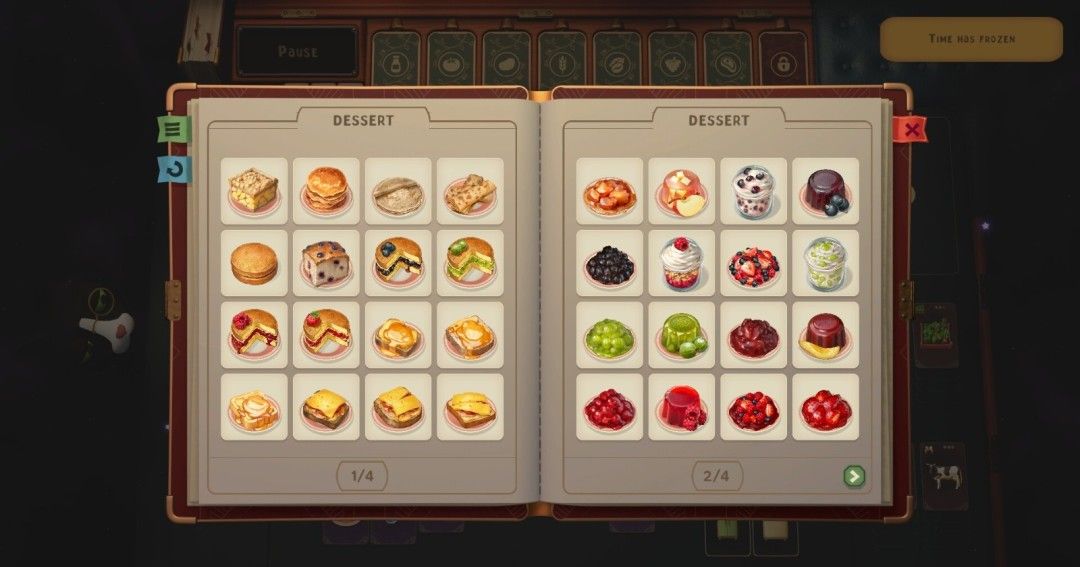The width and height of the screenshot is (1080, 567).
Task: Pick the mixed strawberry blueberry salad recipe
Action: 753,263
